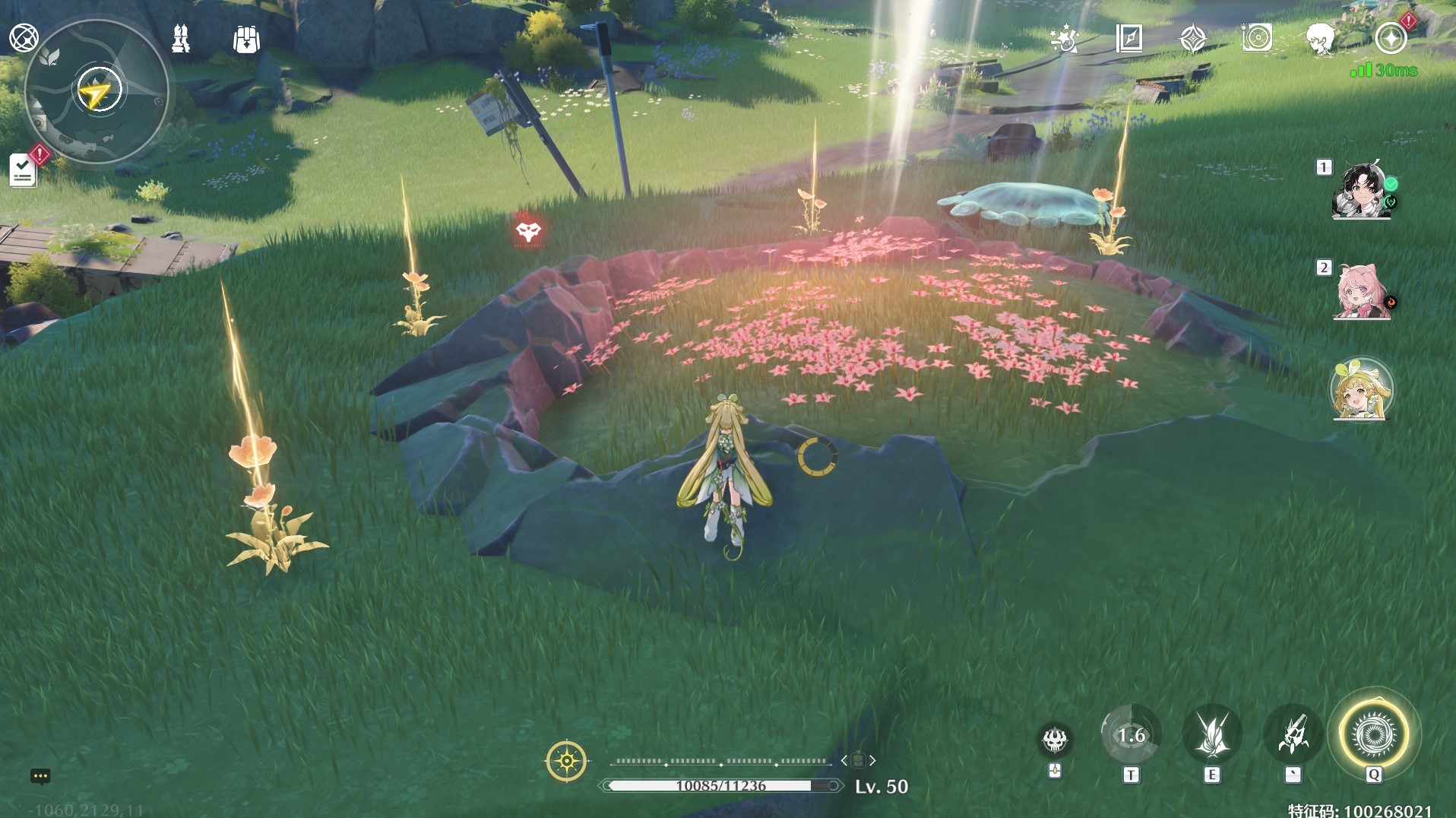
Task: Open the circular minimap
Action: 97,92
